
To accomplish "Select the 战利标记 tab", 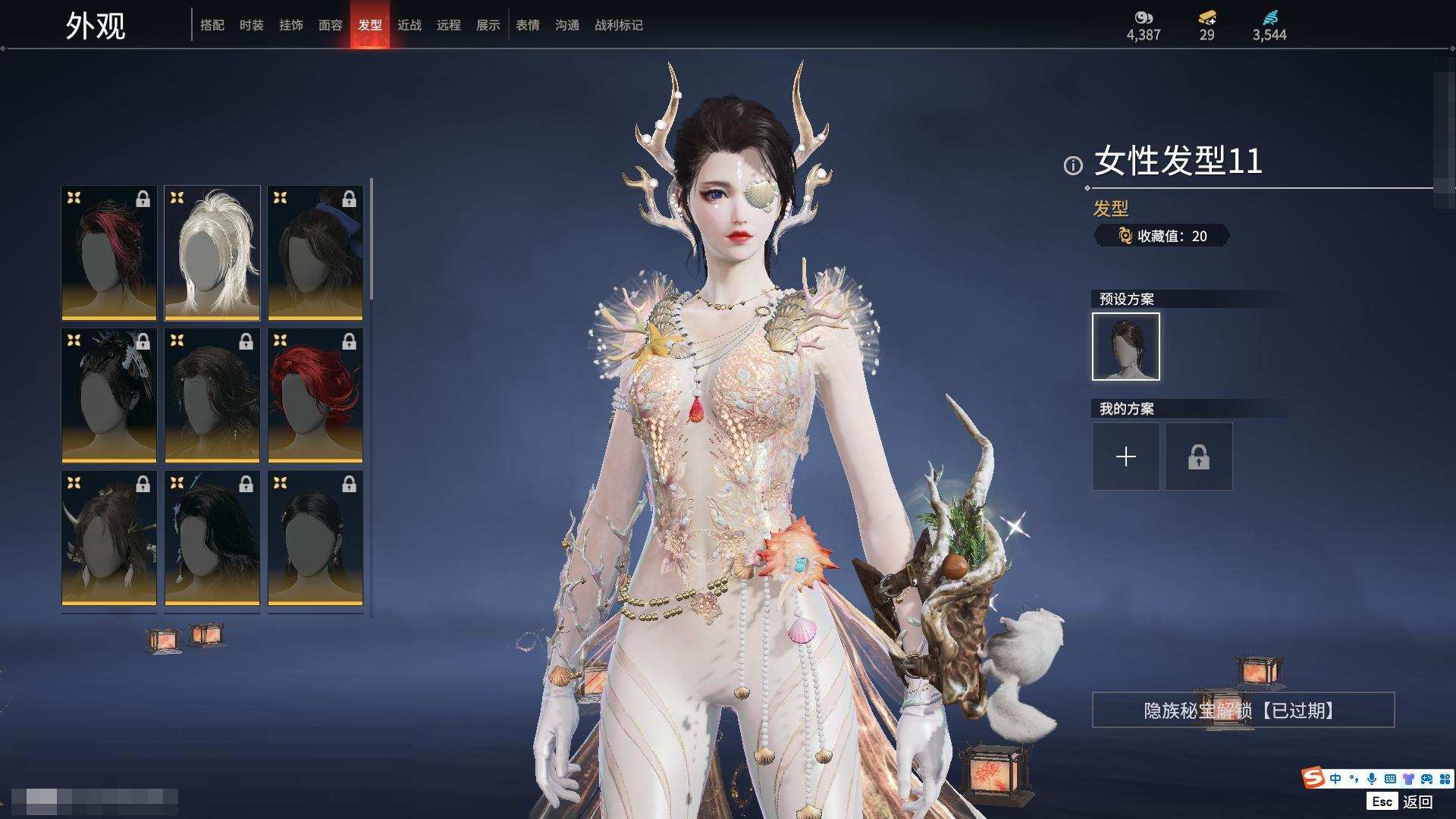I will point(619,25).
